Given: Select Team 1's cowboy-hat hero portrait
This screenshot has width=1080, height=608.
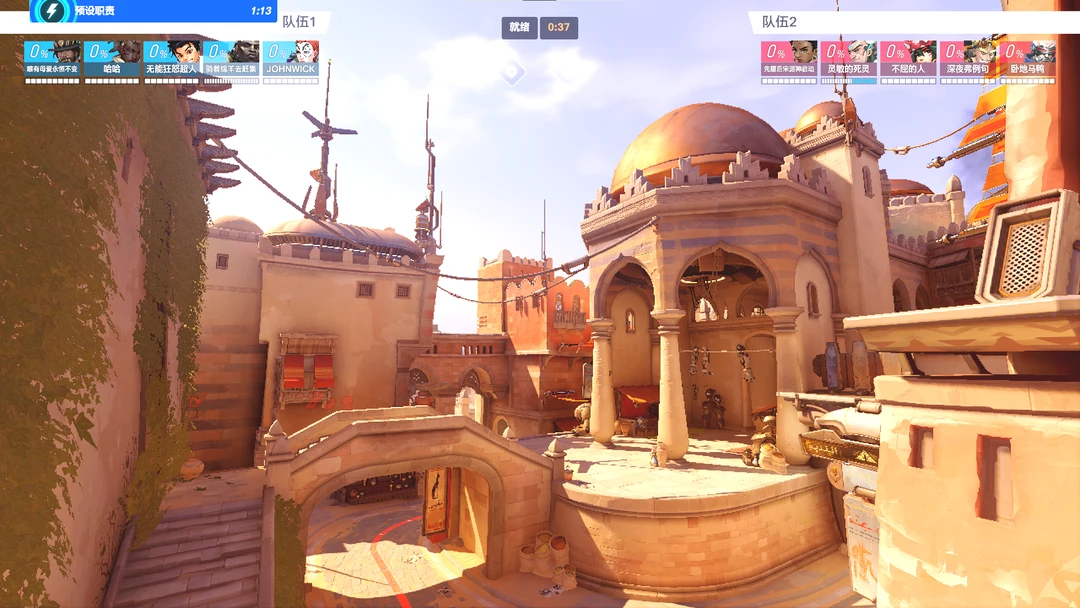Looking at the screenshot, I should [x=52, y=58].
